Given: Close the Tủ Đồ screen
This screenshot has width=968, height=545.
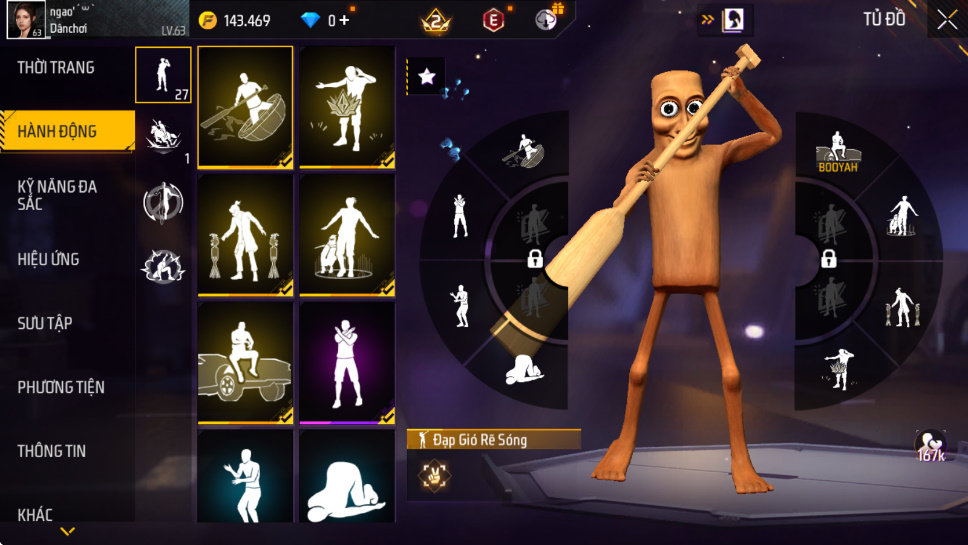Looking at the screenshot, I should [x=946, y=19].
